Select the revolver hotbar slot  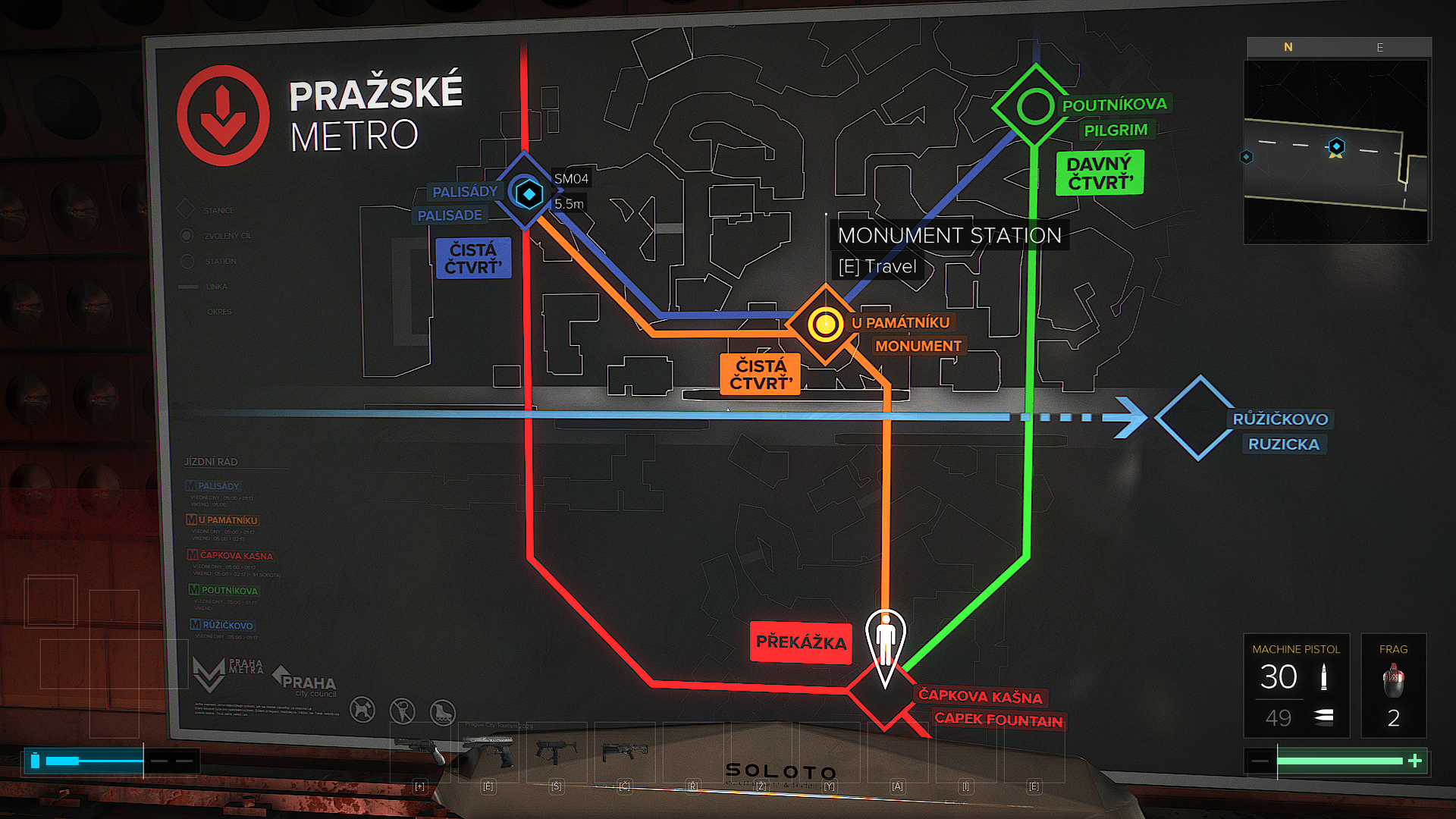coord(420,752)
